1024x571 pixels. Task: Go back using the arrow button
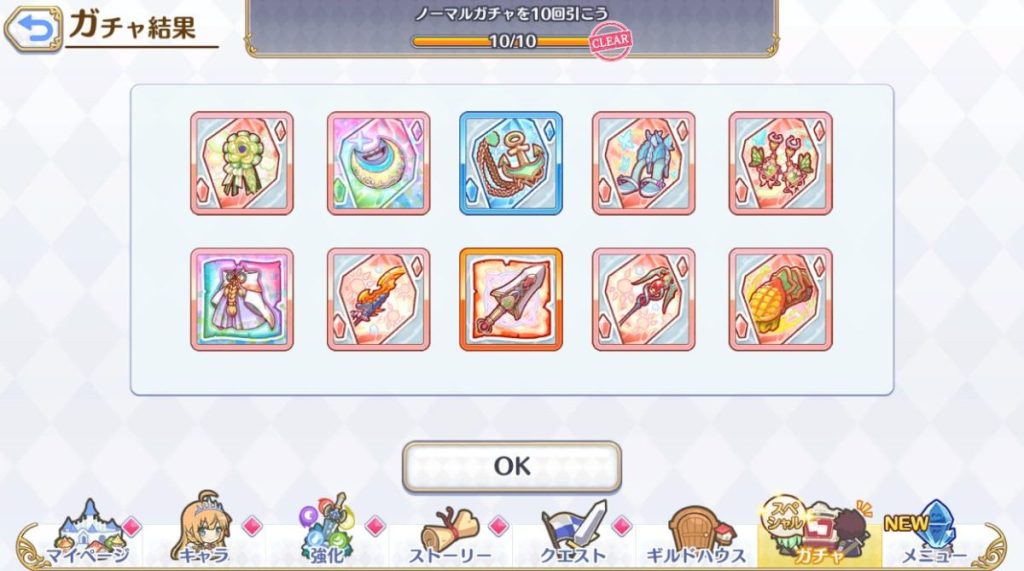click(x=33, y=29)
